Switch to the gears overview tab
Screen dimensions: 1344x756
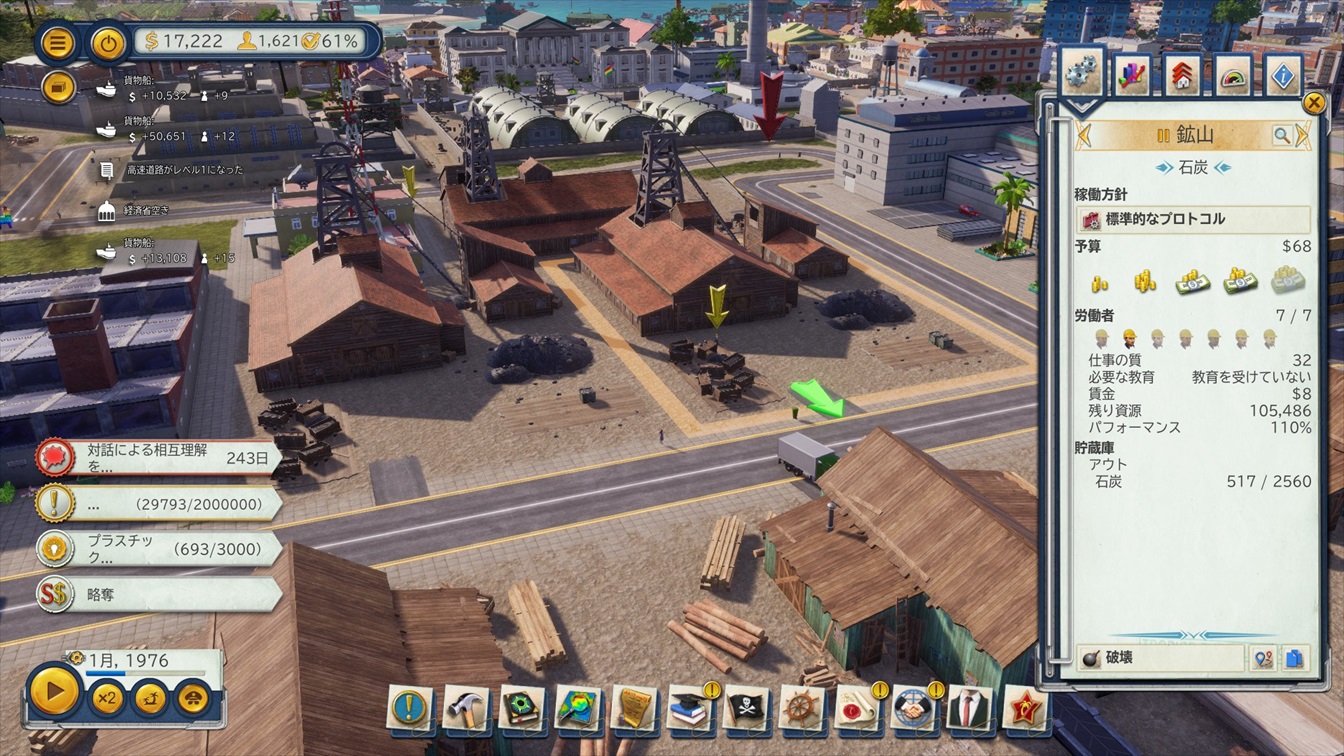pos(1080,73)
